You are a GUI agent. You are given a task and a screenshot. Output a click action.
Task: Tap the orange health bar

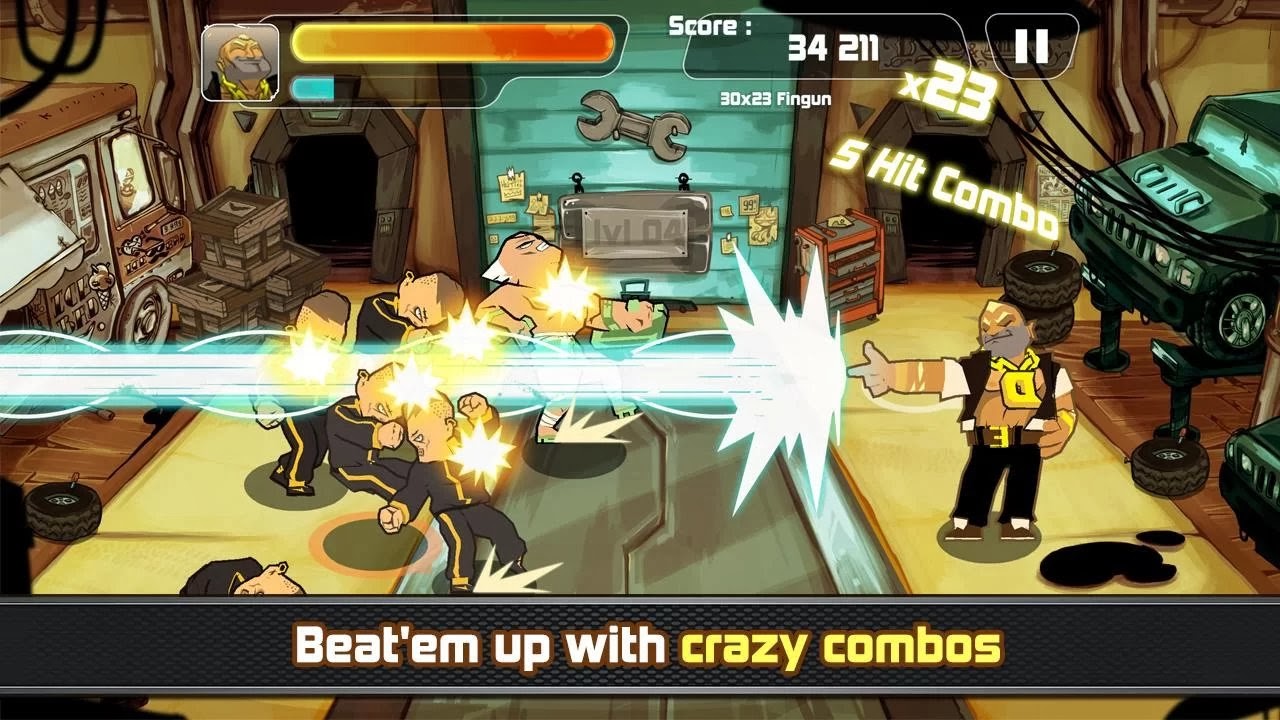point(450,40)
